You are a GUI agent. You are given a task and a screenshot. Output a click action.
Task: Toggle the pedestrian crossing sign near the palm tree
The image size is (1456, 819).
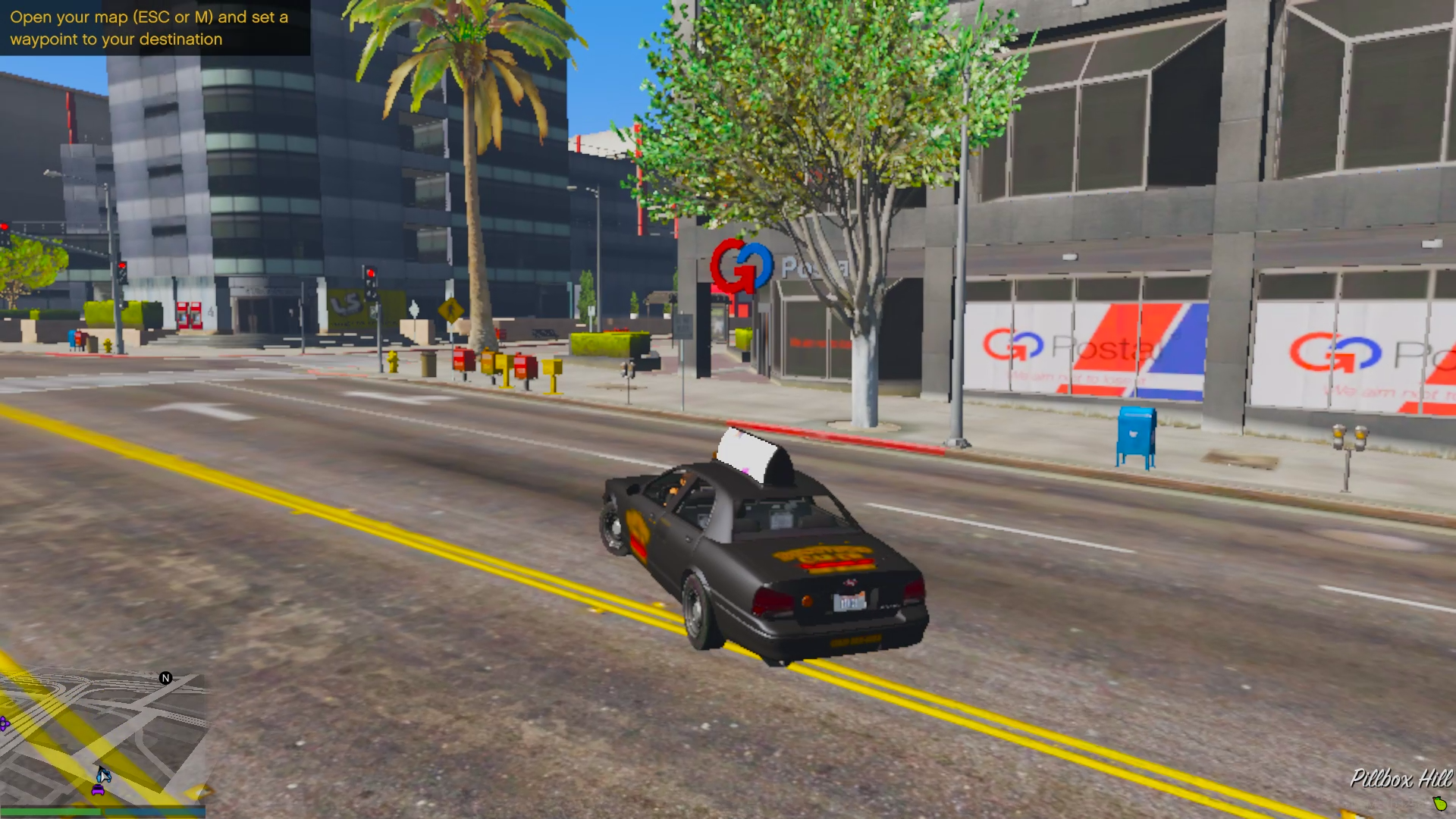(x=451, y=310)
